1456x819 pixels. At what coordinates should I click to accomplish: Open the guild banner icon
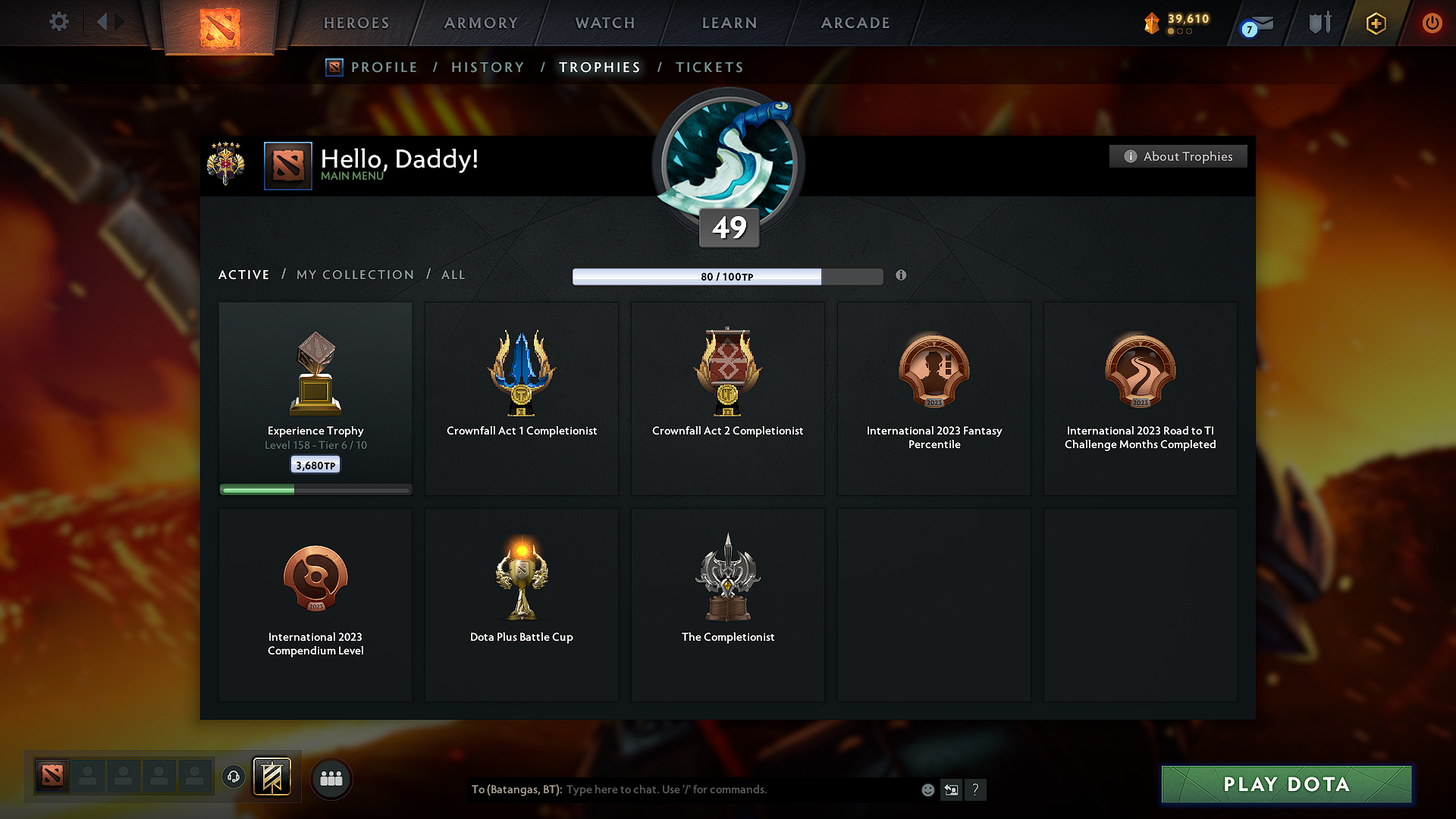point(273,778)
